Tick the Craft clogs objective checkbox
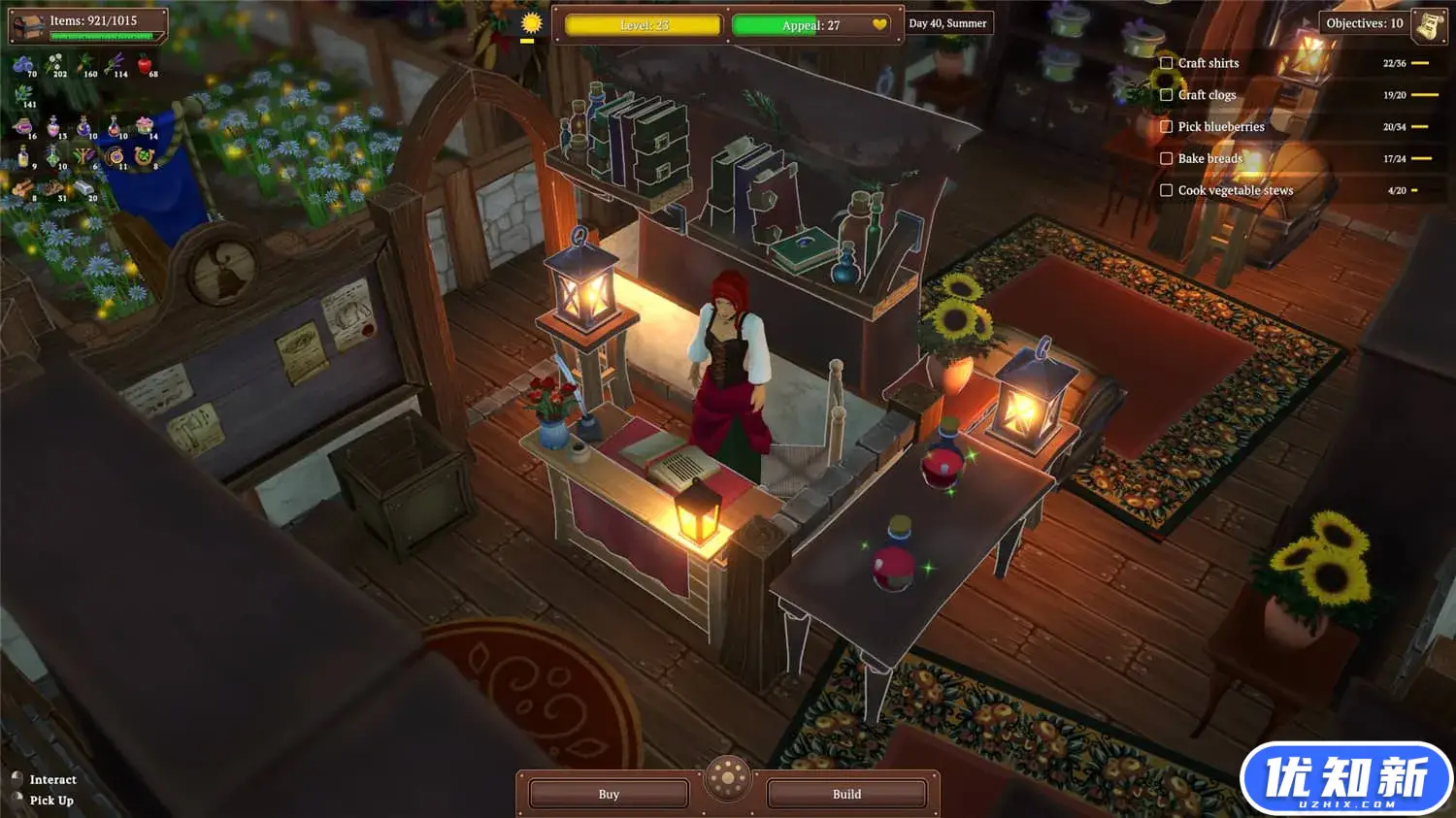Screen dimensions: 1456x818 click(x=1167, y=95)
